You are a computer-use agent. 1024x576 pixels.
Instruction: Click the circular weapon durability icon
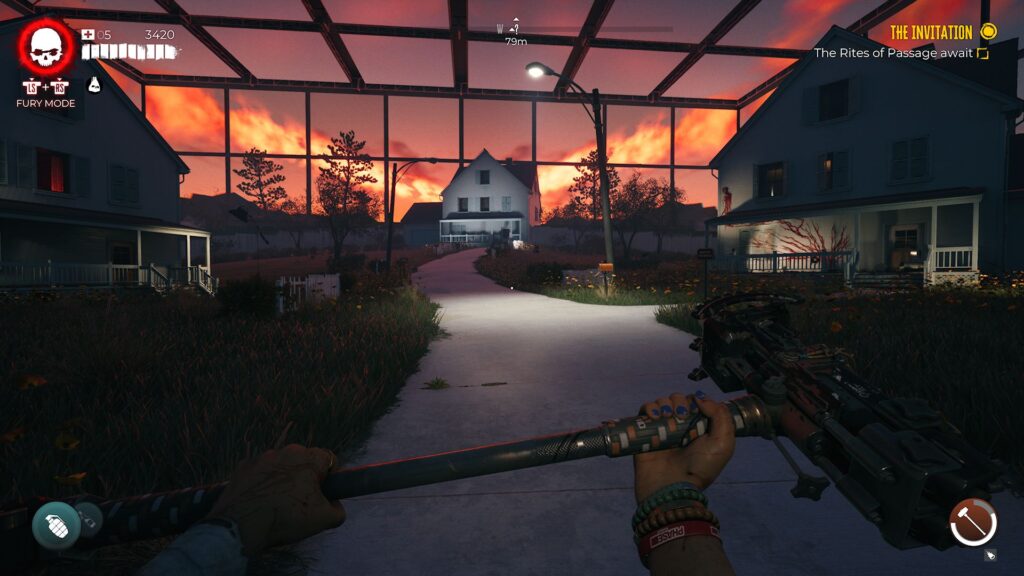pyautogui.click(x=973, y=522)
